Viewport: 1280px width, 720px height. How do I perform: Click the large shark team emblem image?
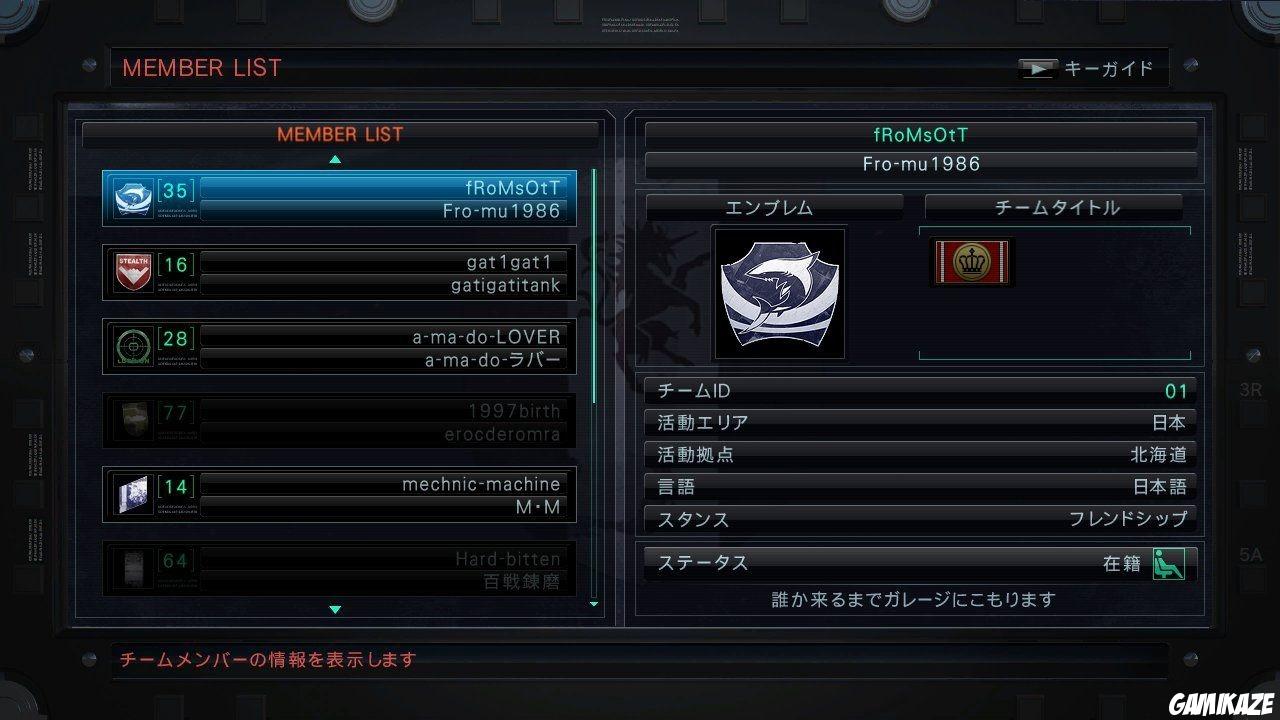pyautogui.click(x=779, y=291)
